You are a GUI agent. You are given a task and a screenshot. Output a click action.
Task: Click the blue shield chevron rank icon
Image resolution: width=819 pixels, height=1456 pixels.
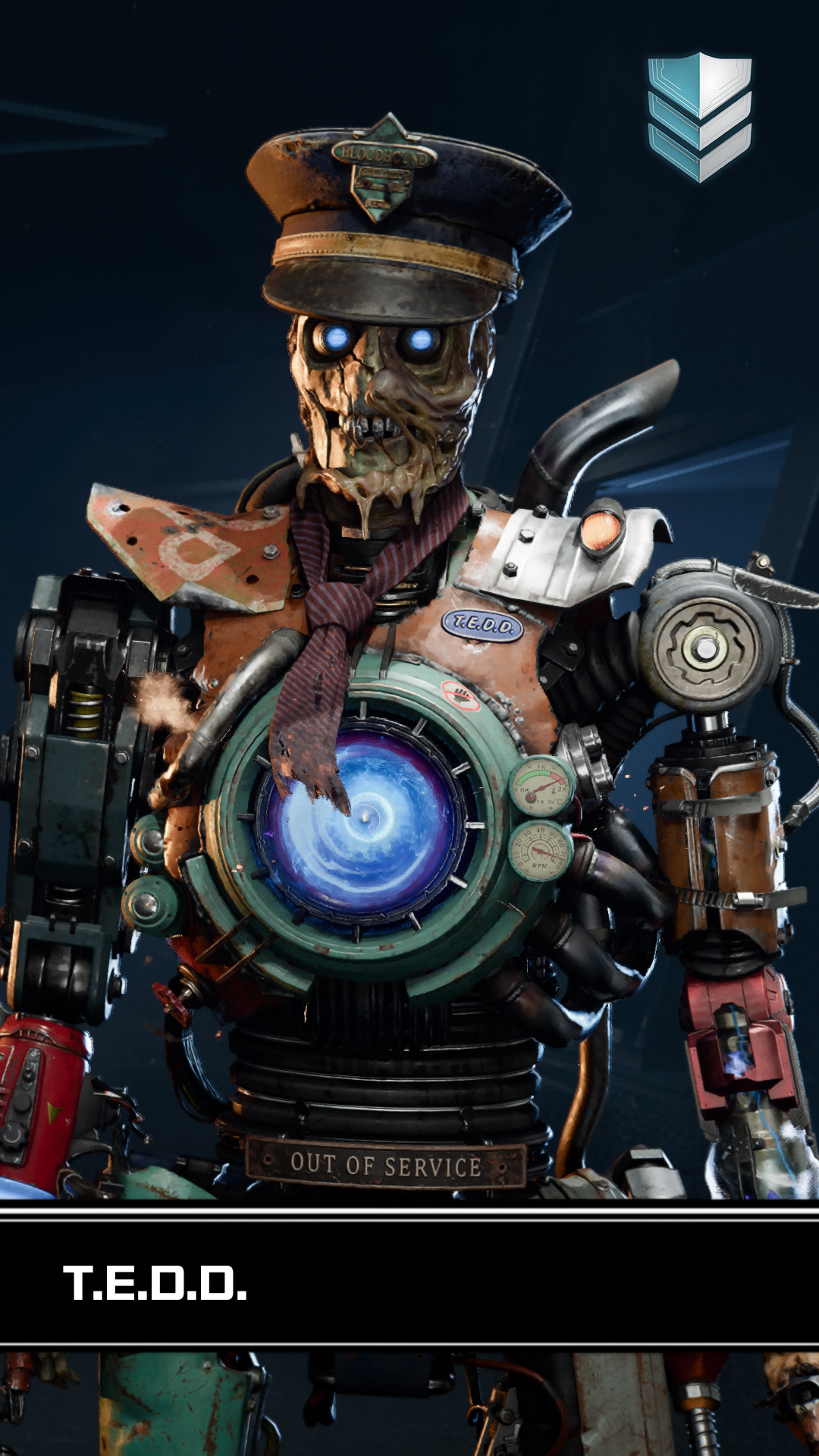699,116
